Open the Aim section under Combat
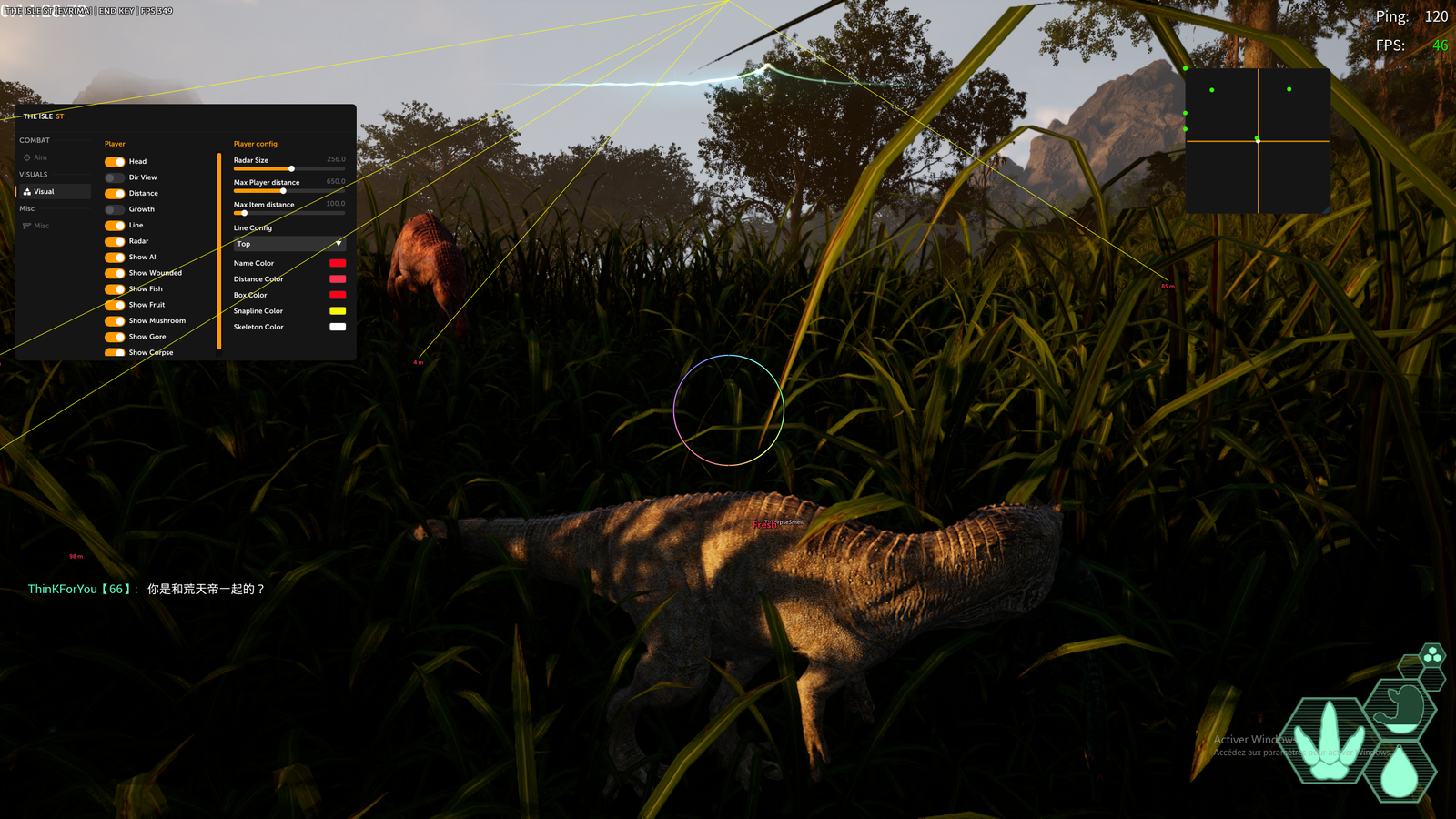Viewport: 1456px width, 819px height. point(40,157)
